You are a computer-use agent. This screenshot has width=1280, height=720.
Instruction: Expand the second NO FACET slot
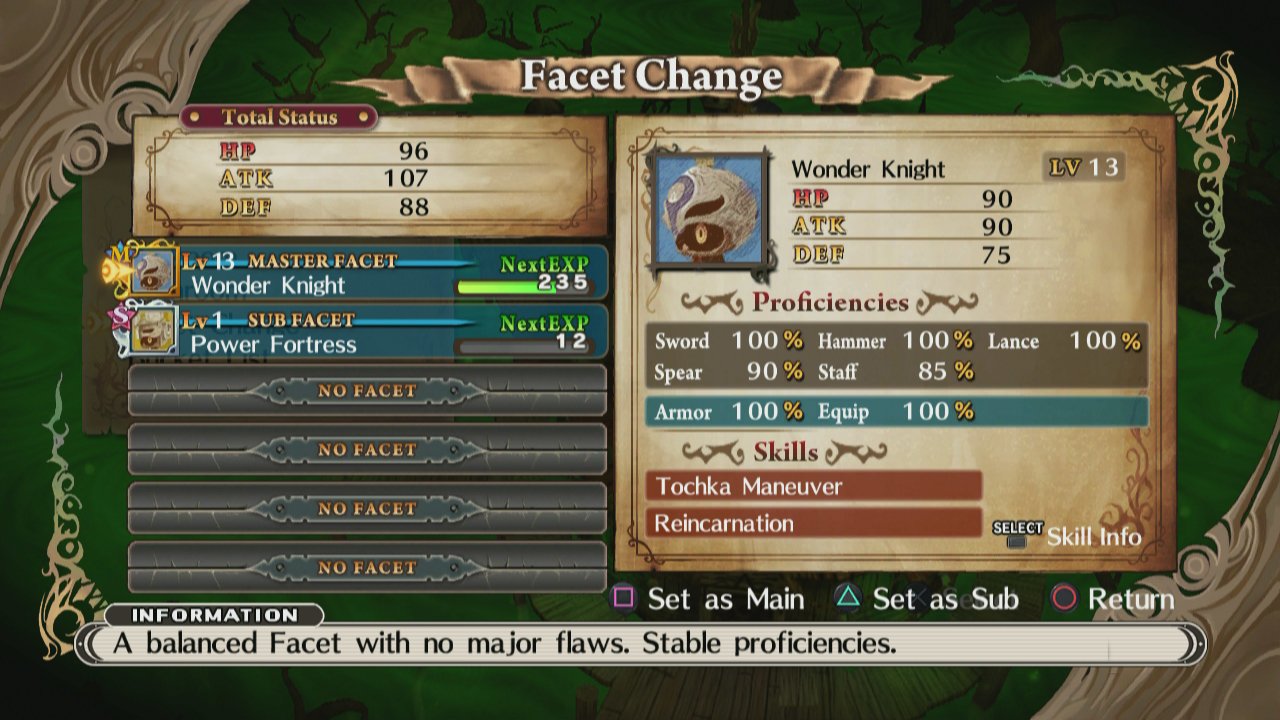(x=365, y=449)
